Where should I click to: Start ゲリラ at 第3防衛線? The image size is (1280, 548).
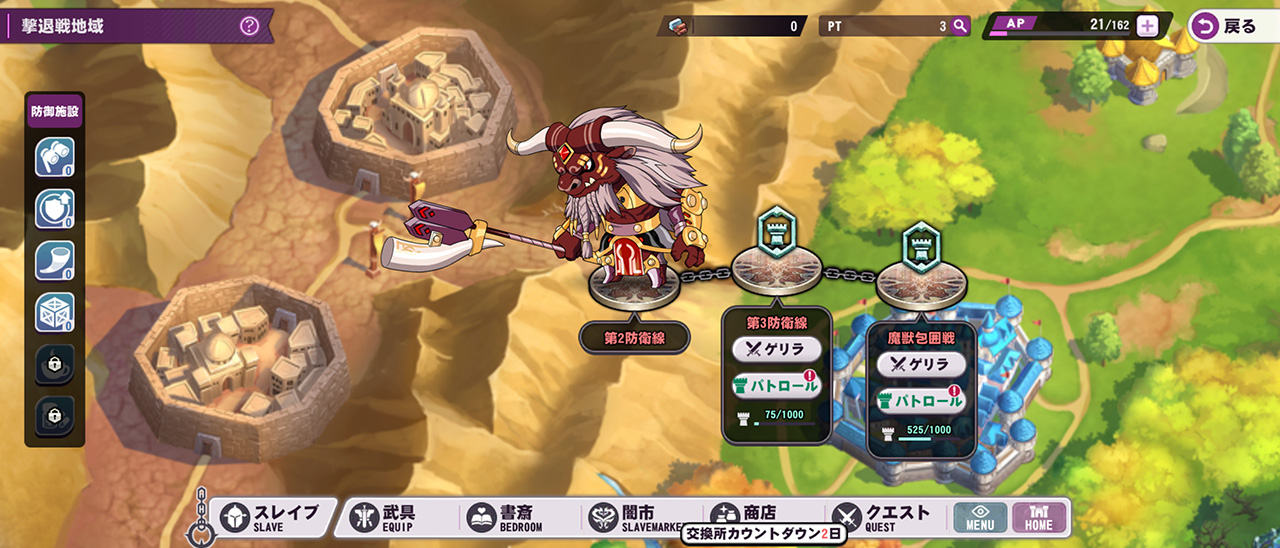pyautogui.click(x=777, y=349)
